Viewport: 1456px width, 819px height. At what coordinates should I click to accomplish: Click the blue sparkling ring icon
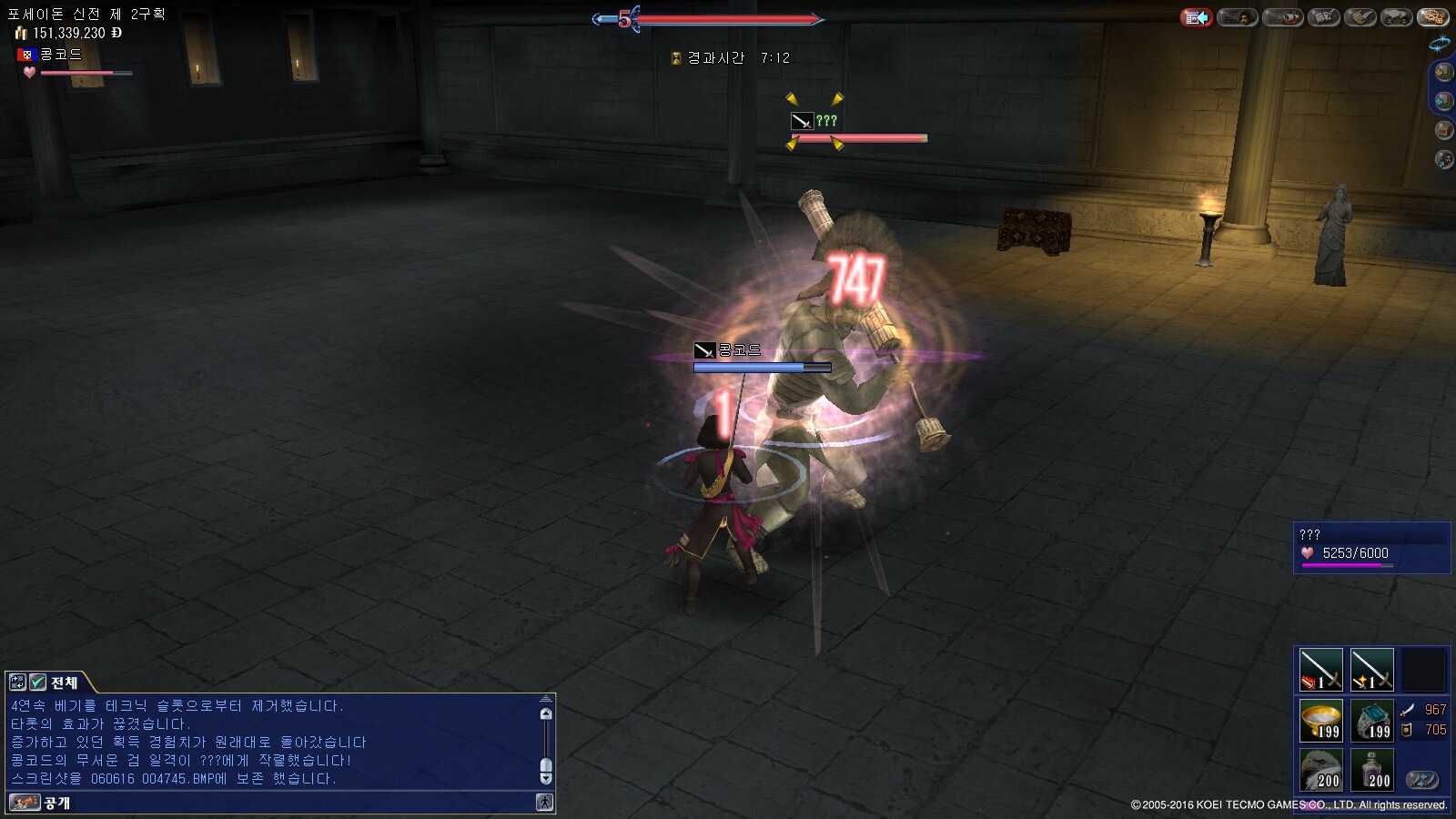1440,43
